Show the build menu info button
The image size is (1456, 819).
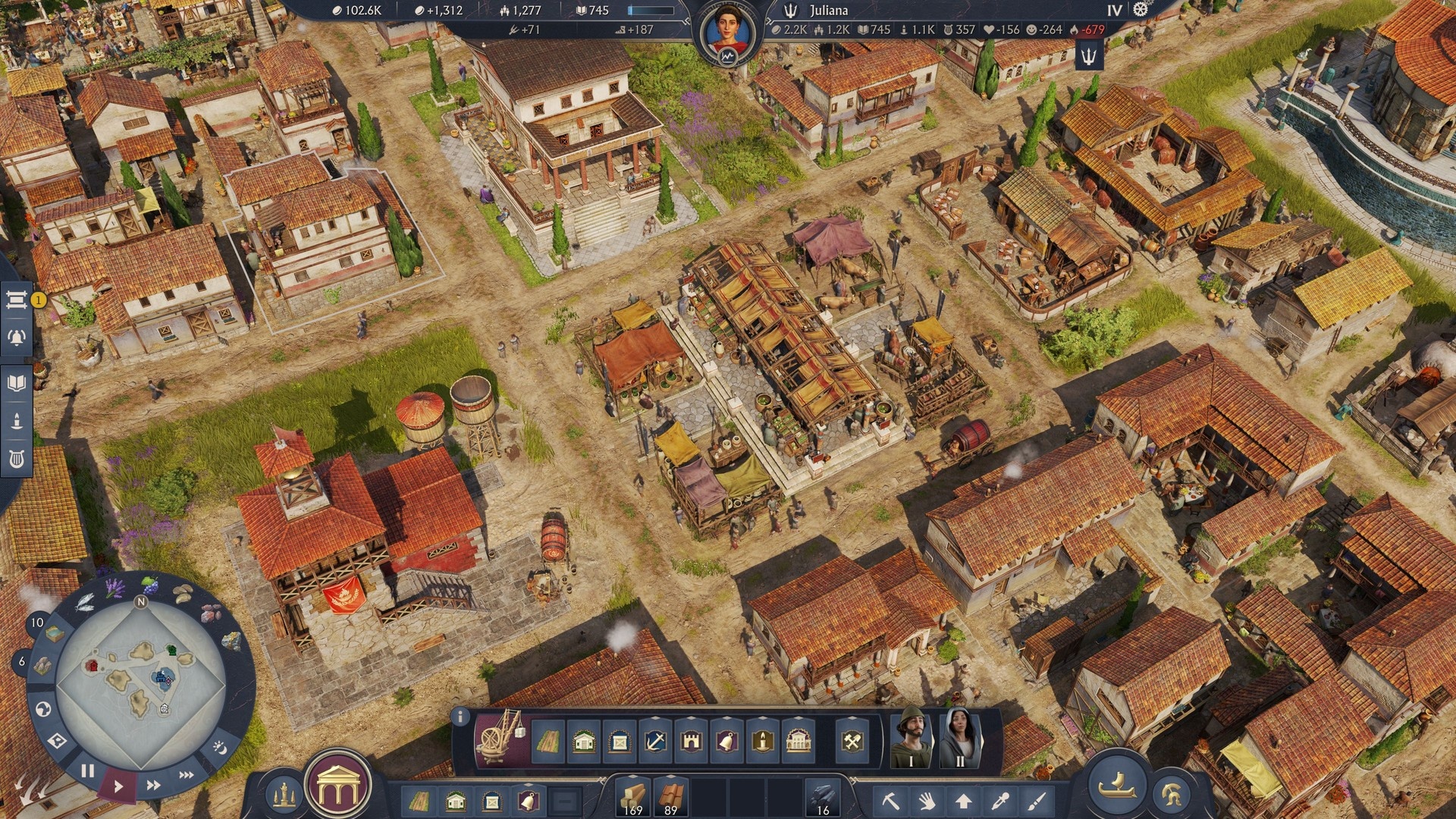tap(459, 716)
